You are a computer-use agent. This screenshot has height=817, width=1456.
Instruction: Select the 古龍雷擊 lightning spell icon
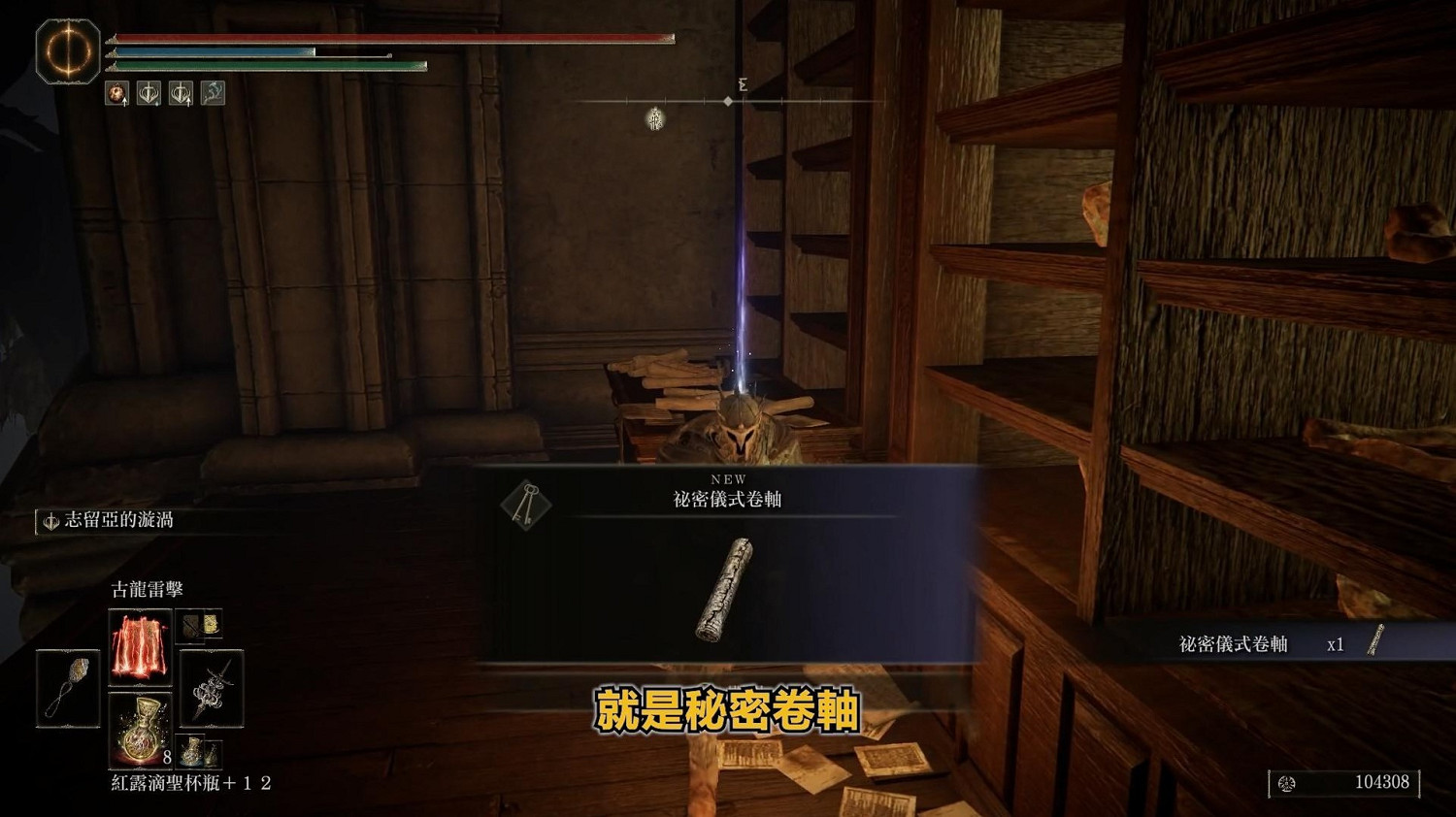click(141, 646)
